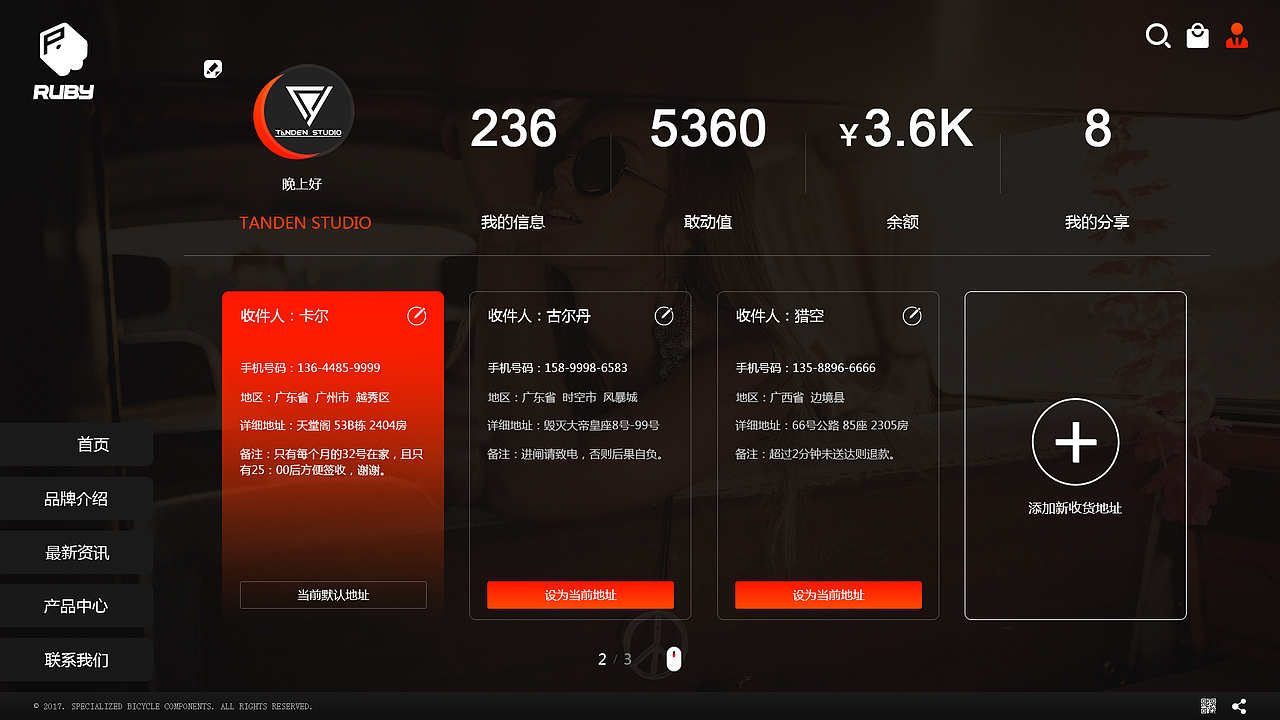Select the orange user profile icon
Screen dimensions: 1280x720
1237,36
